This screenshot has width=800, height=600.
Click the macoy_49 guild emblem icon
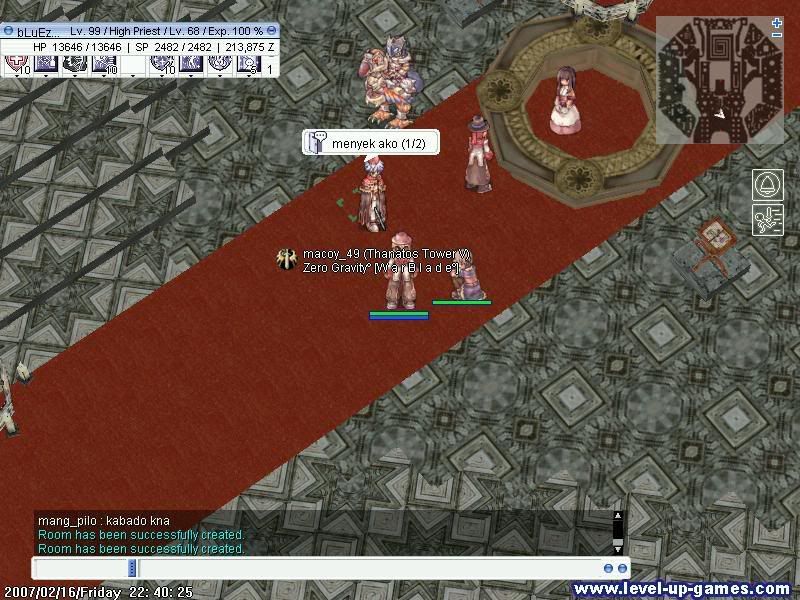288,259
